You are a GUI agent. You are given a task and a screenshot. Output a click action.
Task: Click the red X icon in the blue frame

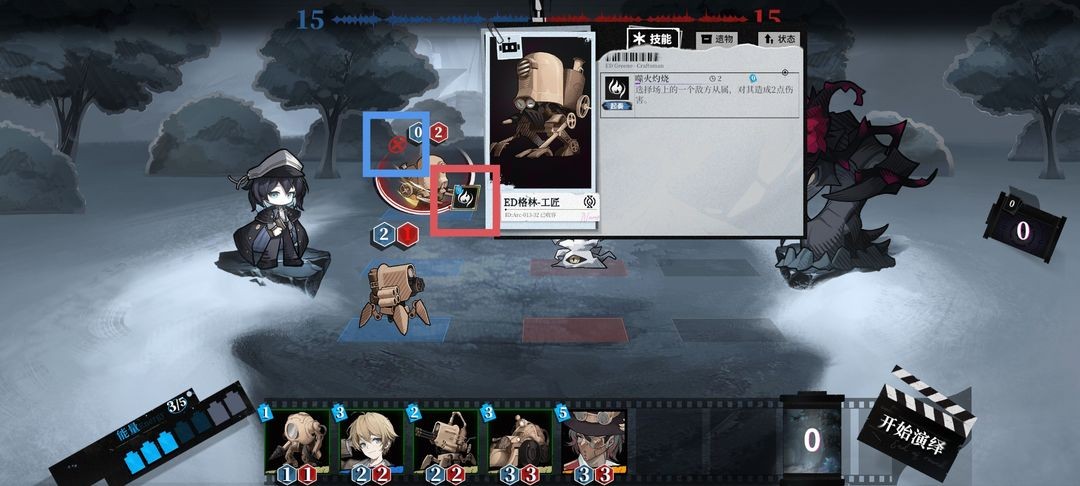pyautogui.click(x=396, y=144)
